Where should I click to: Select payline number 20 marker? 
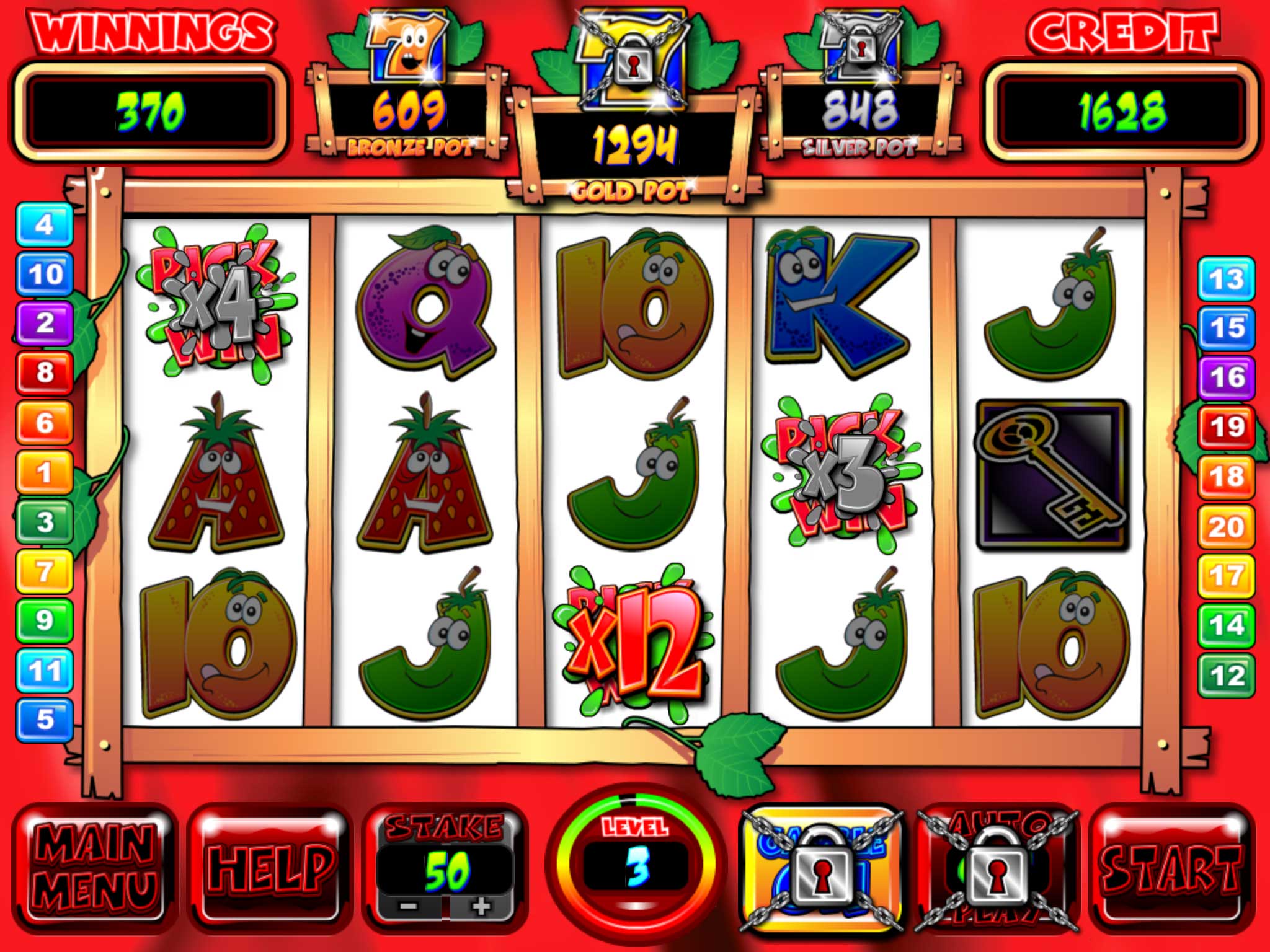click(x=1226, y=526)
